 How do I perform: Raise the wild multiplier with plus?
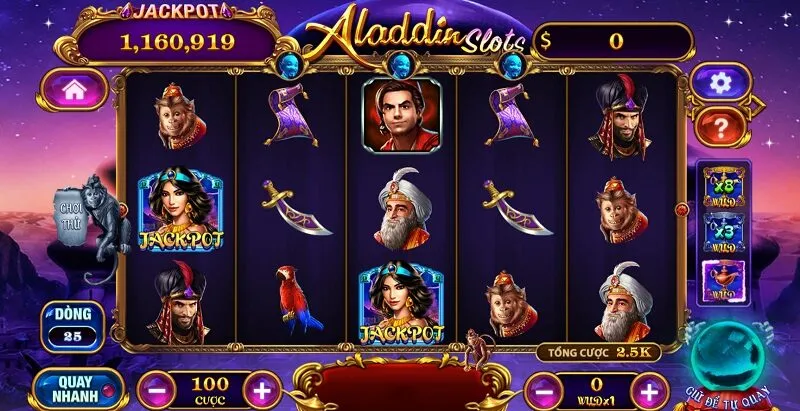(x=649, y=389)
